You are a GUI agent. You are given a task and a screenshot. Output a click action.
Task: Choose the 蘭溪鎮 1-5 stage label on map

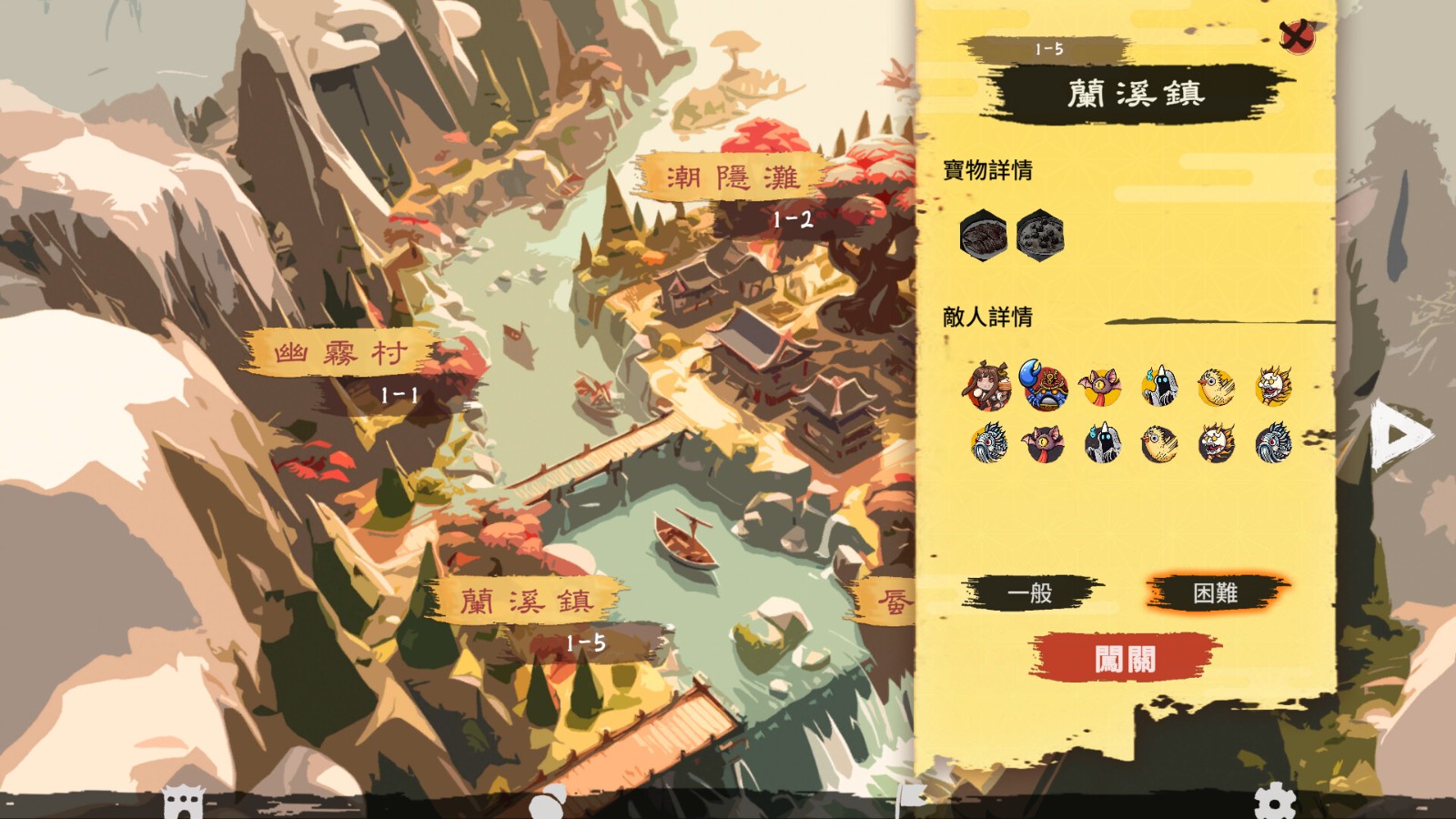(526, 602)
